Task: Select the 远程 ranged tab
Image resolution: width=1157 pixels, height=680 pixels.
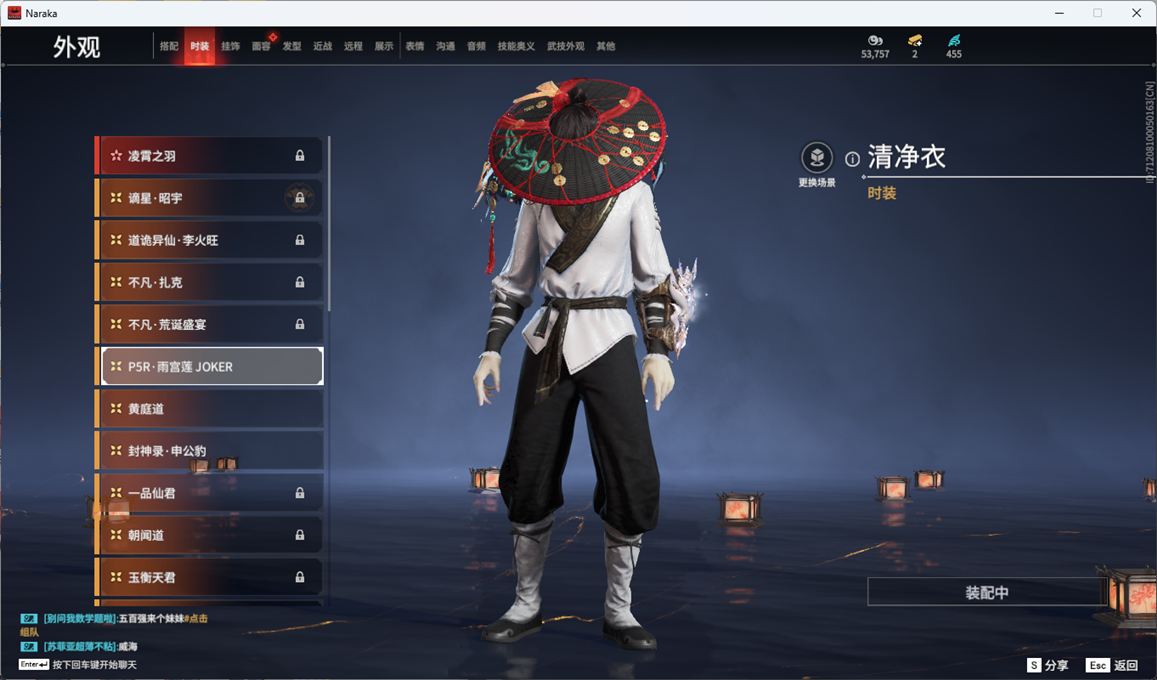Action: coord(353,46)
